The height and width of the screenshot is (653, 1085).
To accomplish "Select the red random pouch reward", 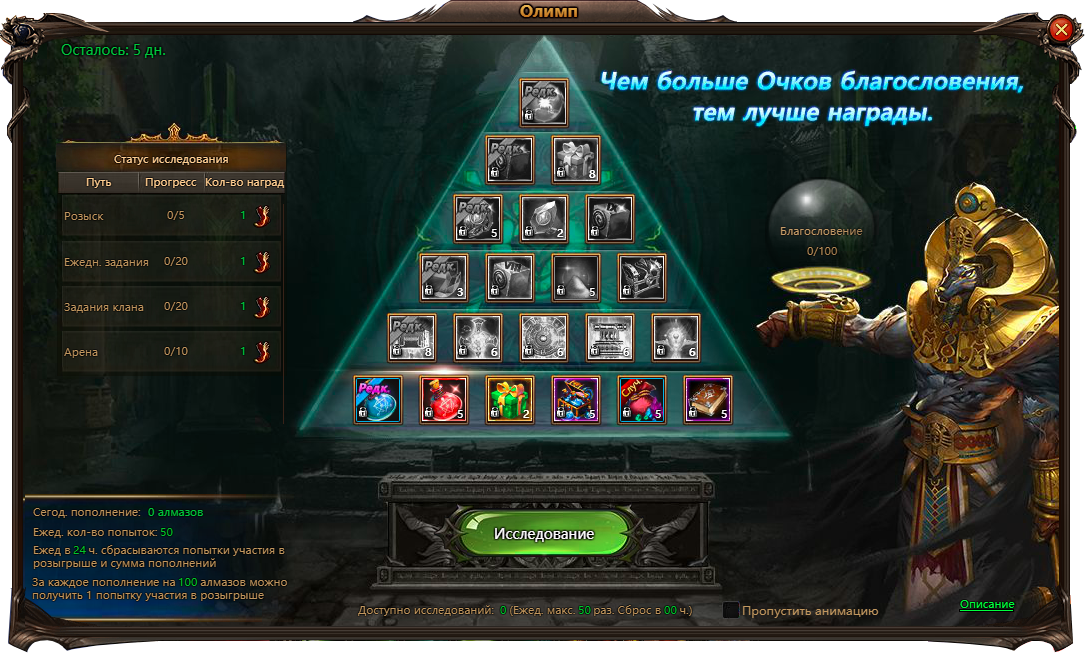I will (642, 400).
